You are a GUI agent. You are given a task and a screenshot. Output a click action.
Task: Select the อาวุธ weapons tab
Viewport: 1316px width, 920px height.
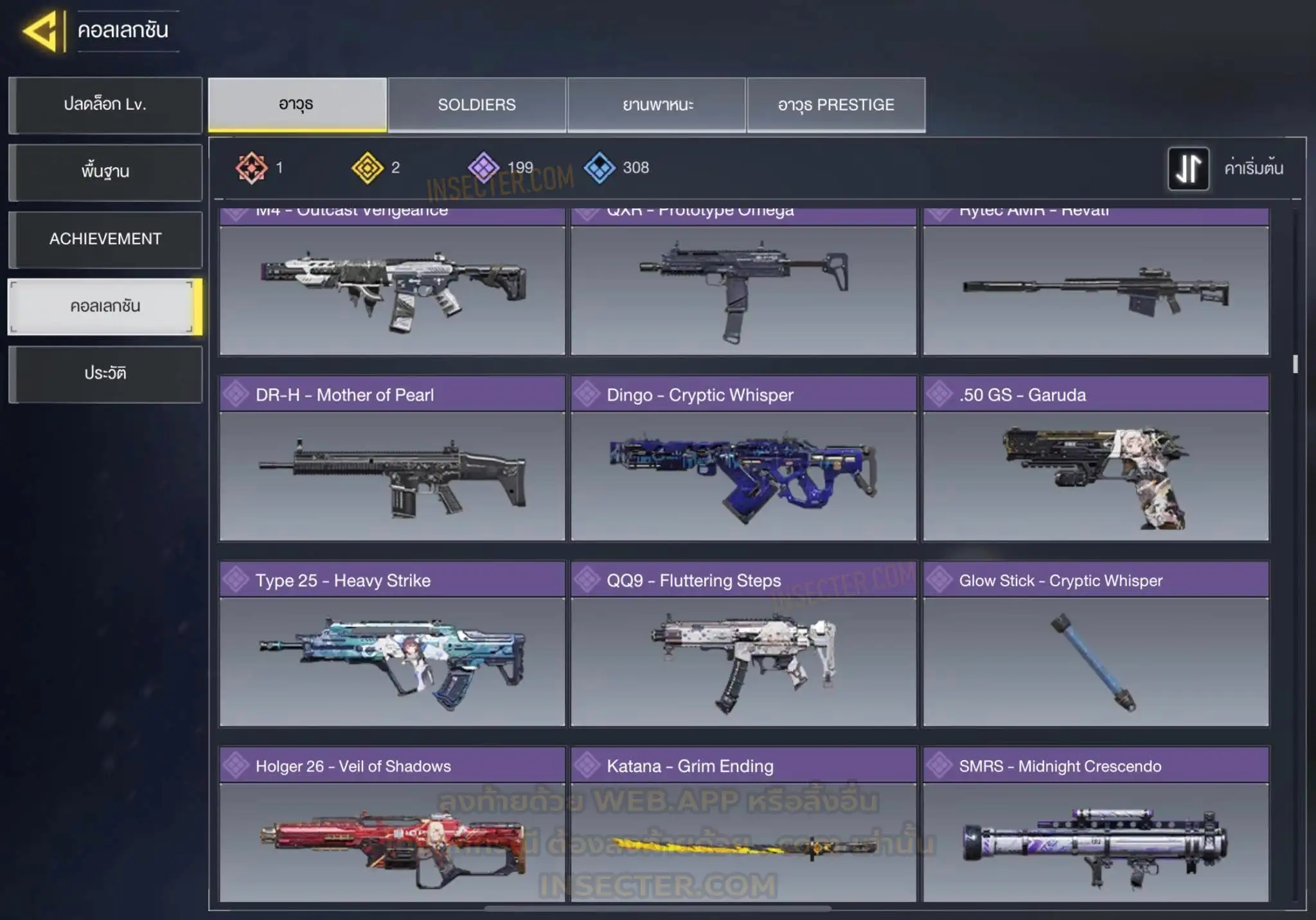coord(297,105)
